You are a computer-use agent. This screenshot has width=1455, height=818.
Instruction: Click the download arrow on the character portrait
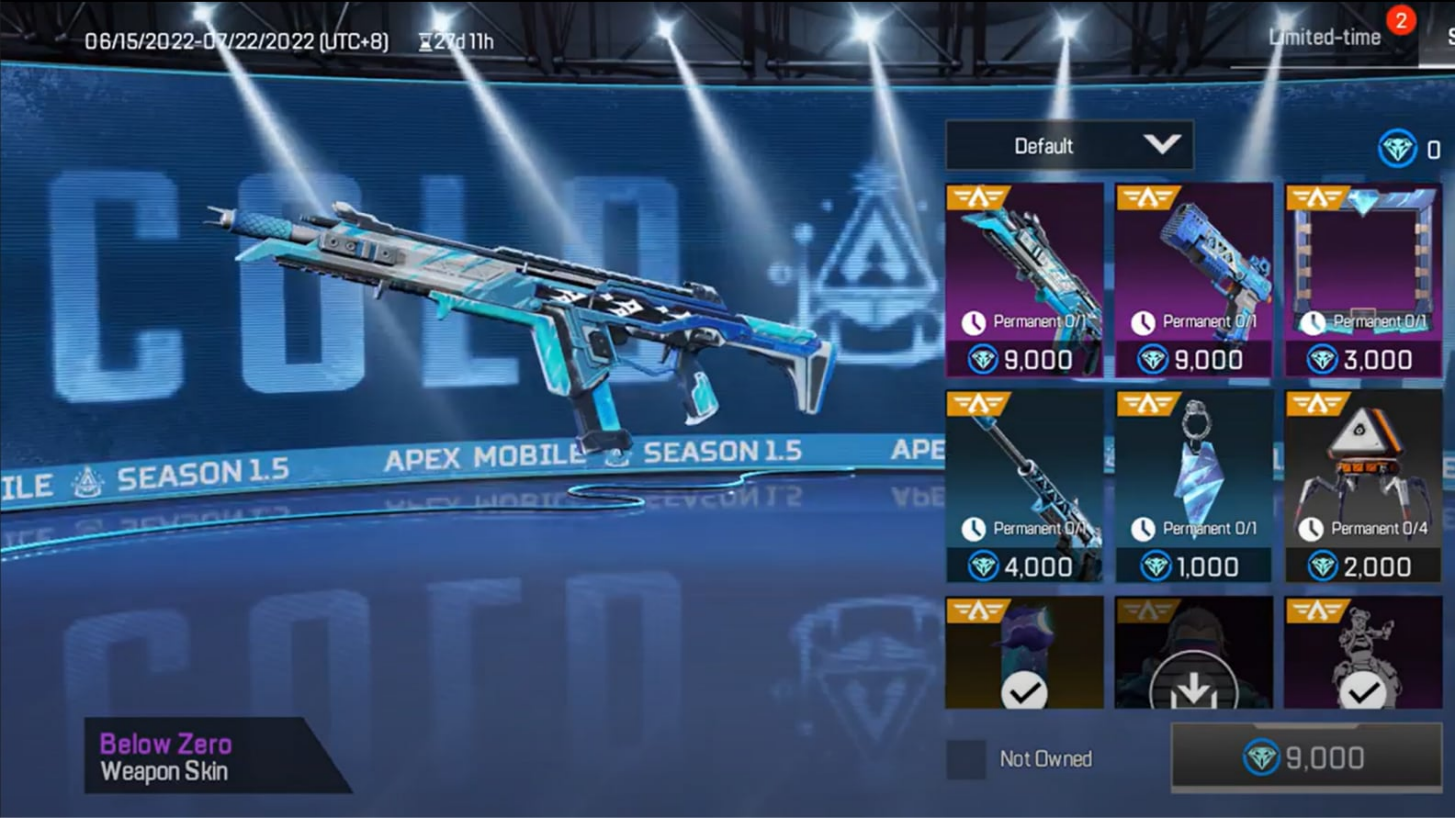tap(1192, 692)
